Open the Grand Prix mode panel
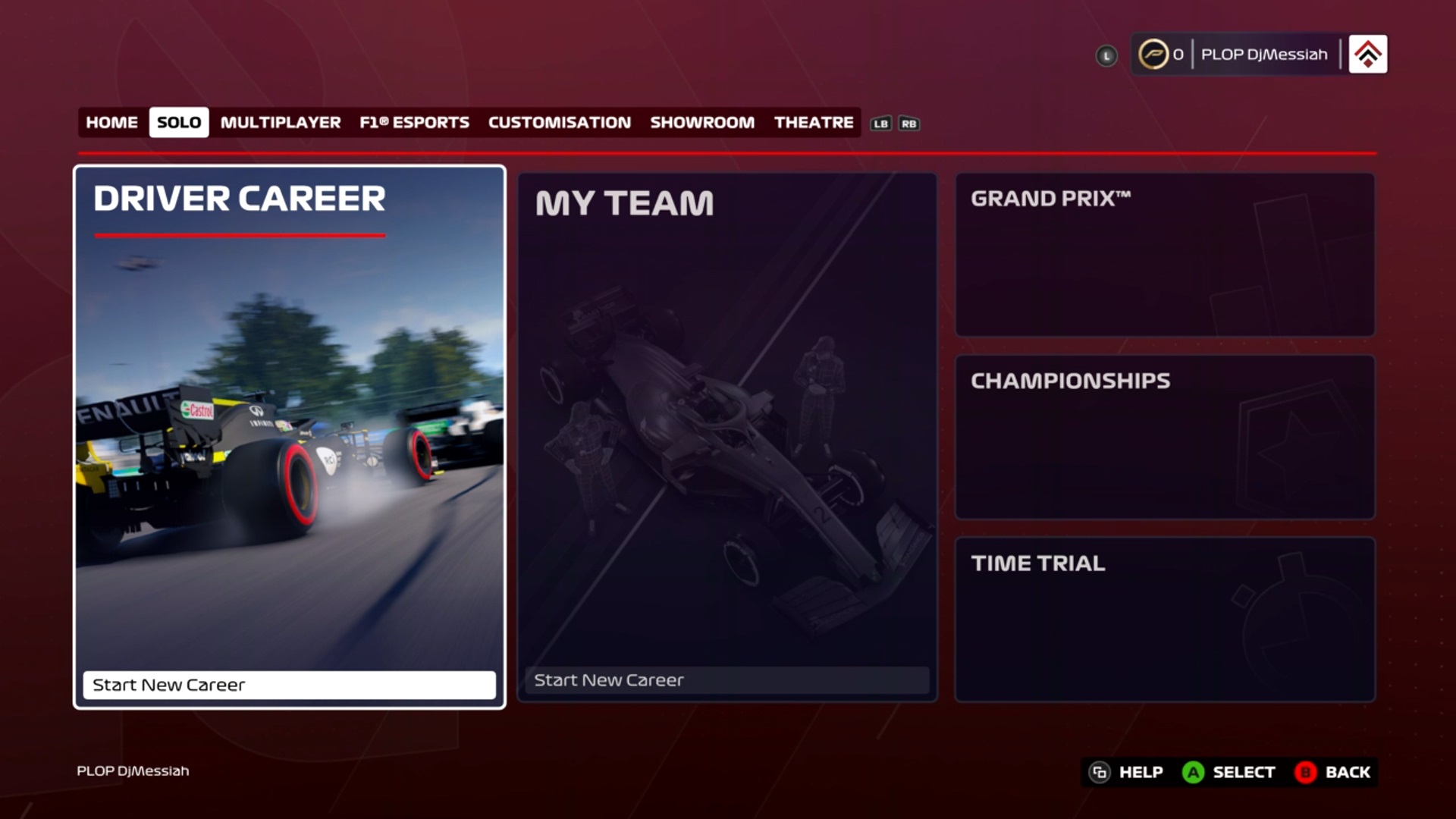Image resolution: width=1456 pixels, height=819 pixels. (1165, 253)
